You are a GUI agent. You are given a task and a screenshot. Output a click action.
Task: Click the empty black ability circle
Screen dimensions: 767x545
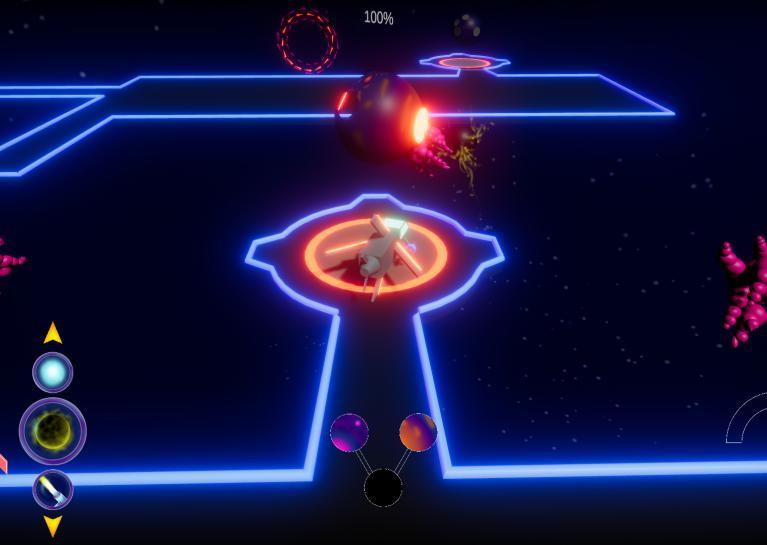point(383,488)
